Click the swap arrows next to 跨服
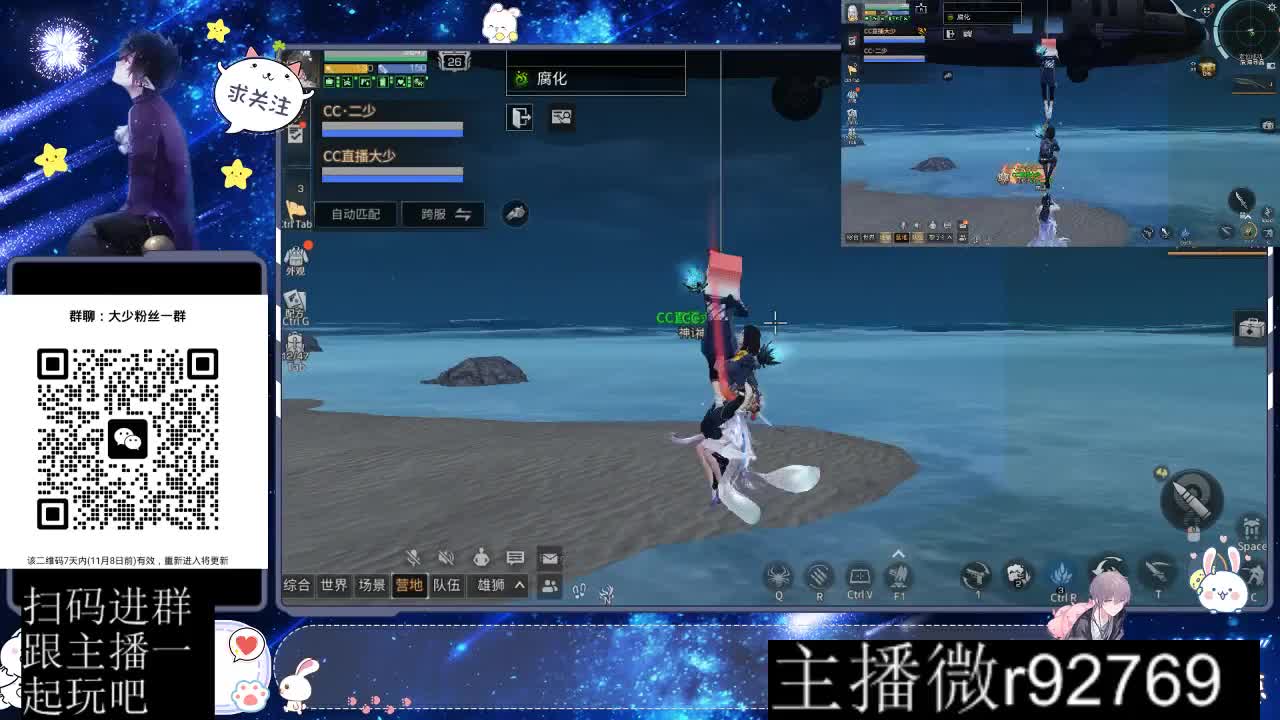Screen dimensions: 1280x720 pos(465,214)
